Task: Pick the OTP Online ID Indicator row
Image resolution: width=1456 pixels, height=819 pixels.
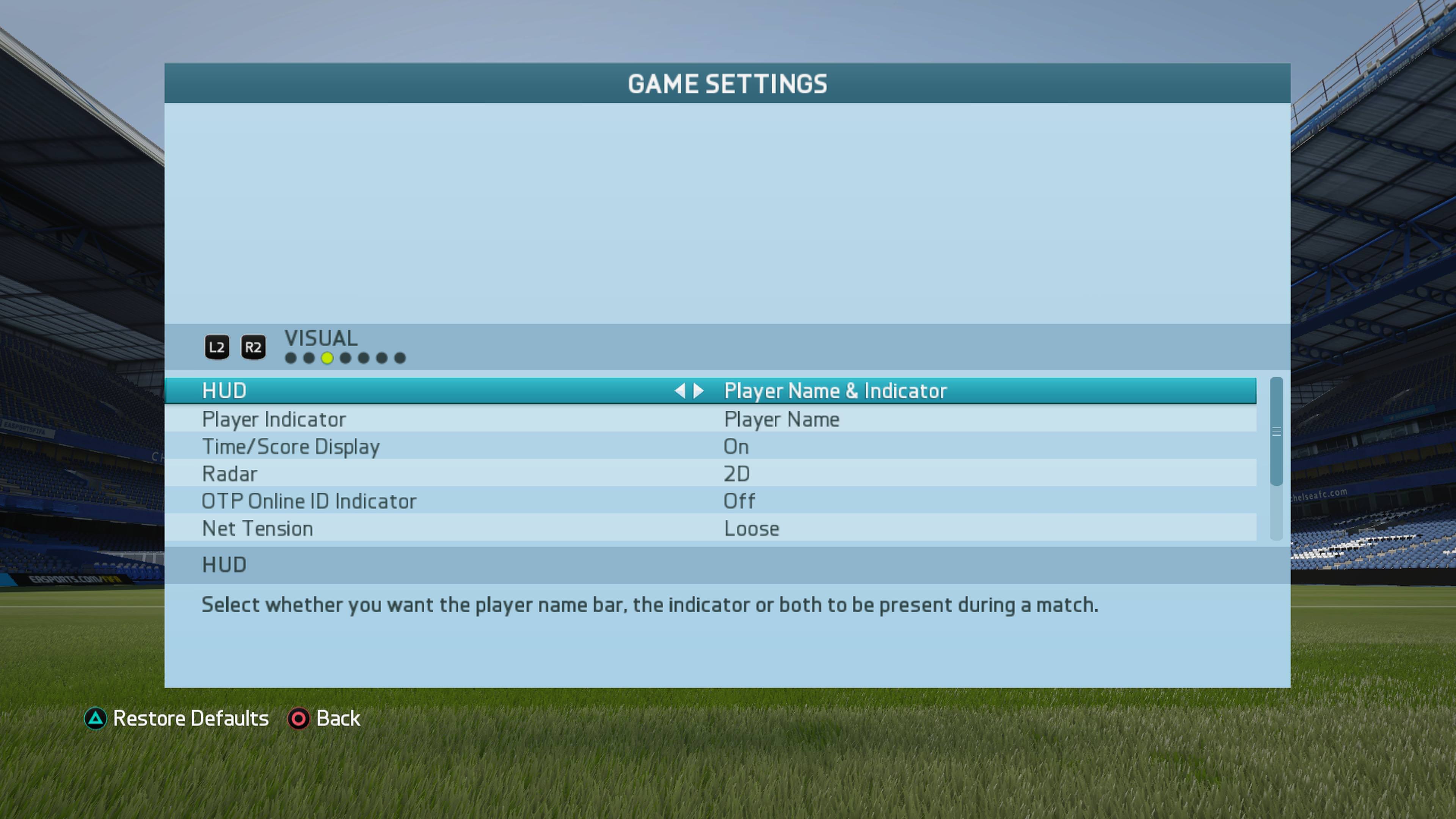Action: click(x=710, y=501)
